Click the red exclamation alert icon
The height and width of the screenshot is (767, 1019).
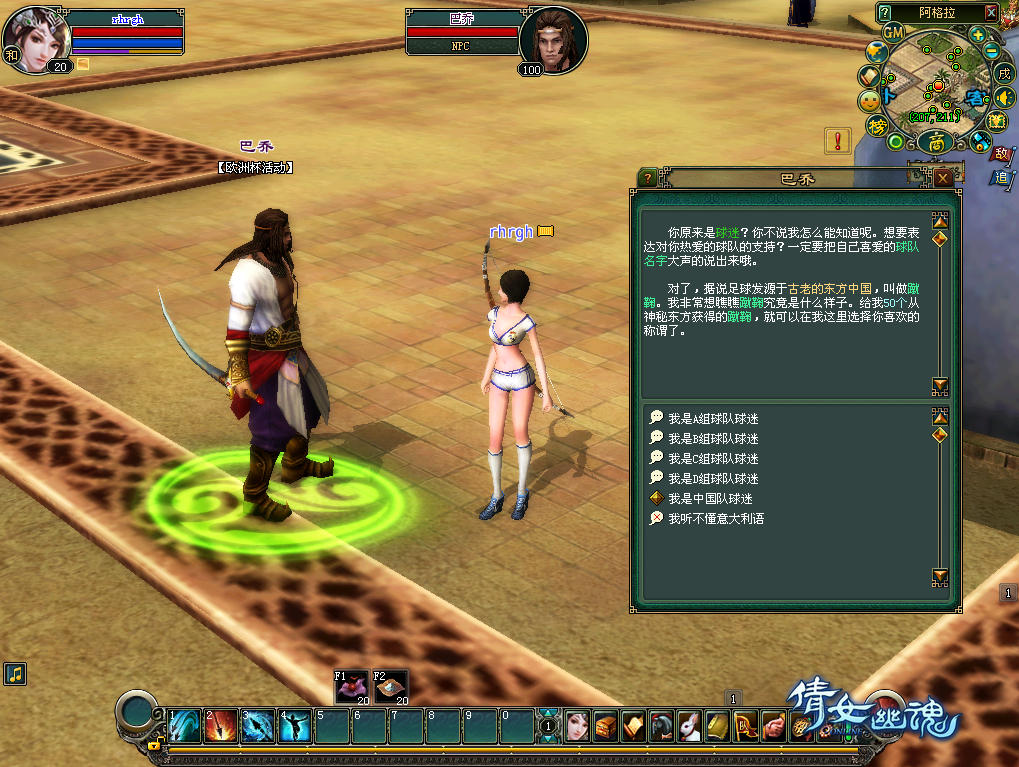pyautogui.click(x=838, y=140)
